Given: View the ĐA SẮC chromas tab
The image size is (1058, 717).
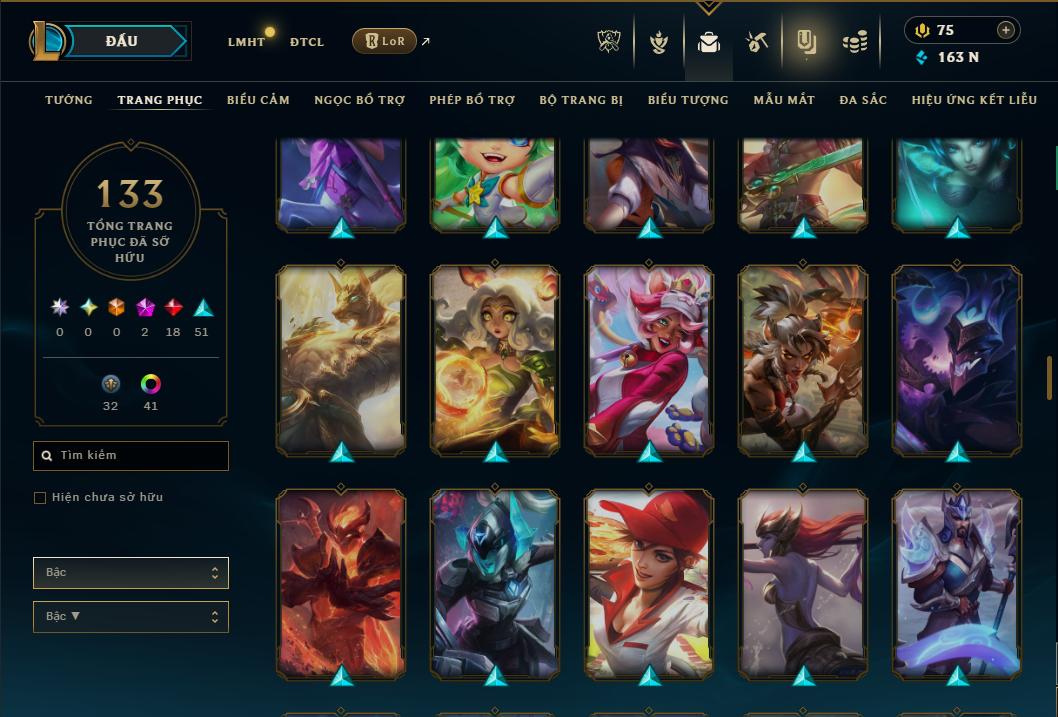Looking at the screenshot, I should click(x=863, y=100).
